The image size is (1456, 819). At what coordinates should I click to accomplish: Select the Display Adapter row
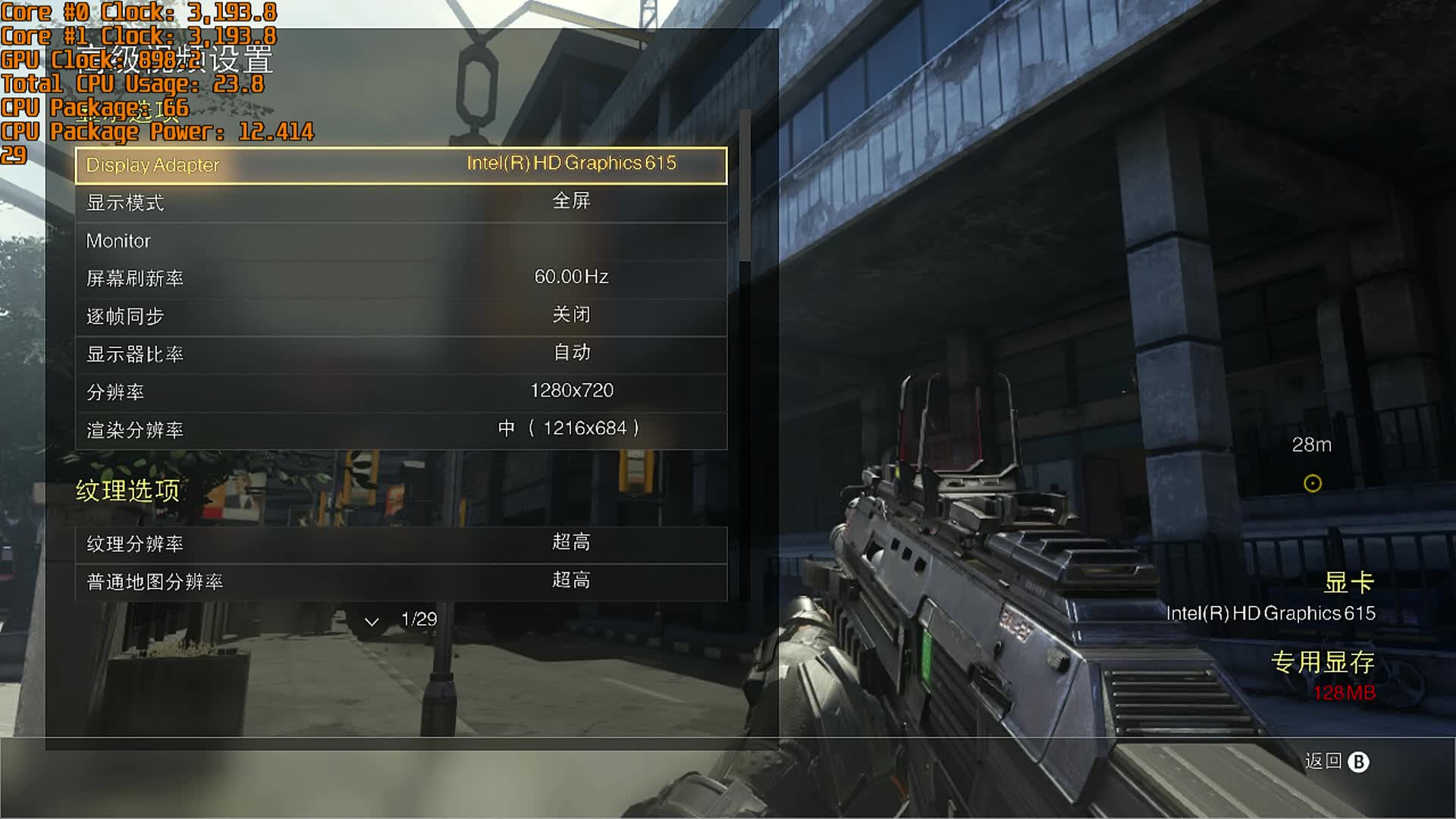click(x=400, y=165)
